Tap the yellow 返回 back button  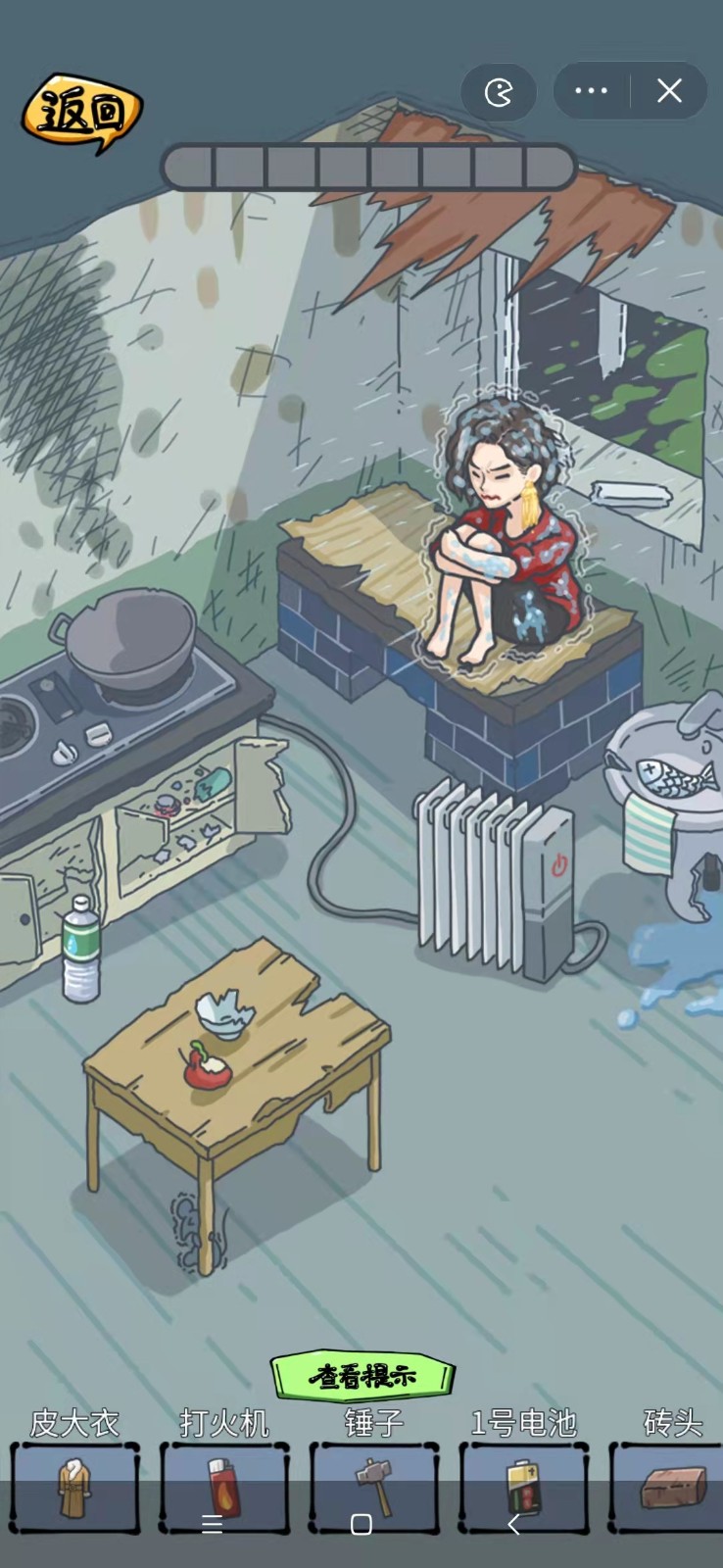pyautogui.click(x=82, y=114)
